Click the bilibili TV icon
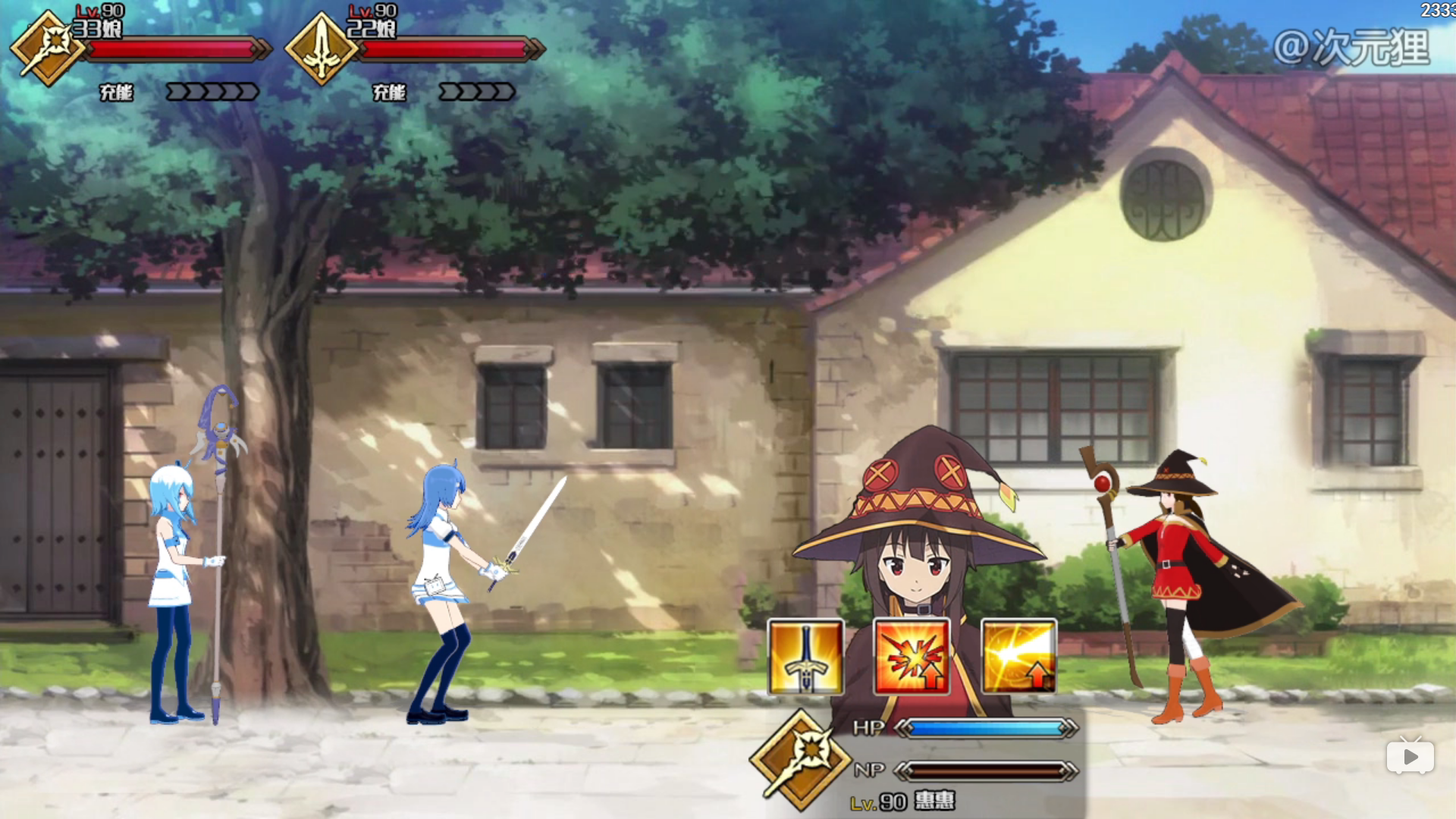The image size is (1456, 819). (1411, 756)
